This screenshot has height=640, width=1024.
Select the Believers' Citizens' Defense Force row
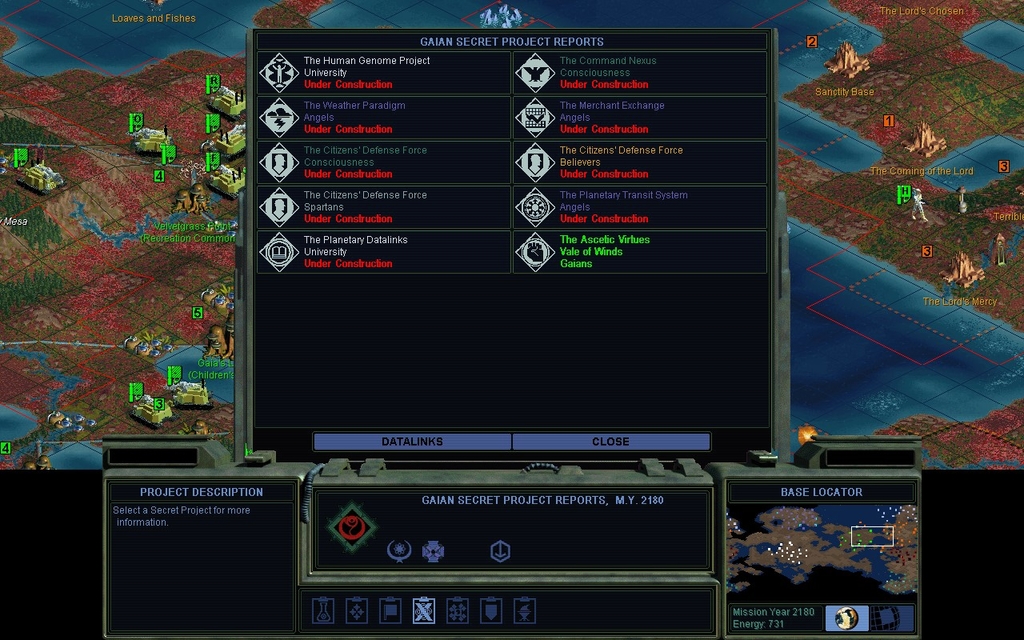click(x=640, y=162)
